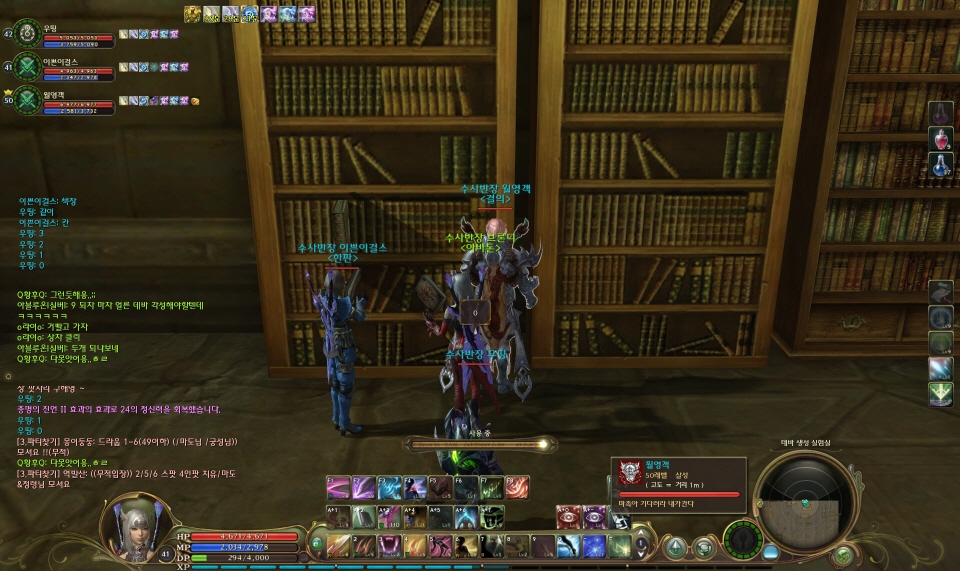Click the 월영객 target info portrait icon
The height and width of the screenshot is (571, 960).
pos(629,473)
